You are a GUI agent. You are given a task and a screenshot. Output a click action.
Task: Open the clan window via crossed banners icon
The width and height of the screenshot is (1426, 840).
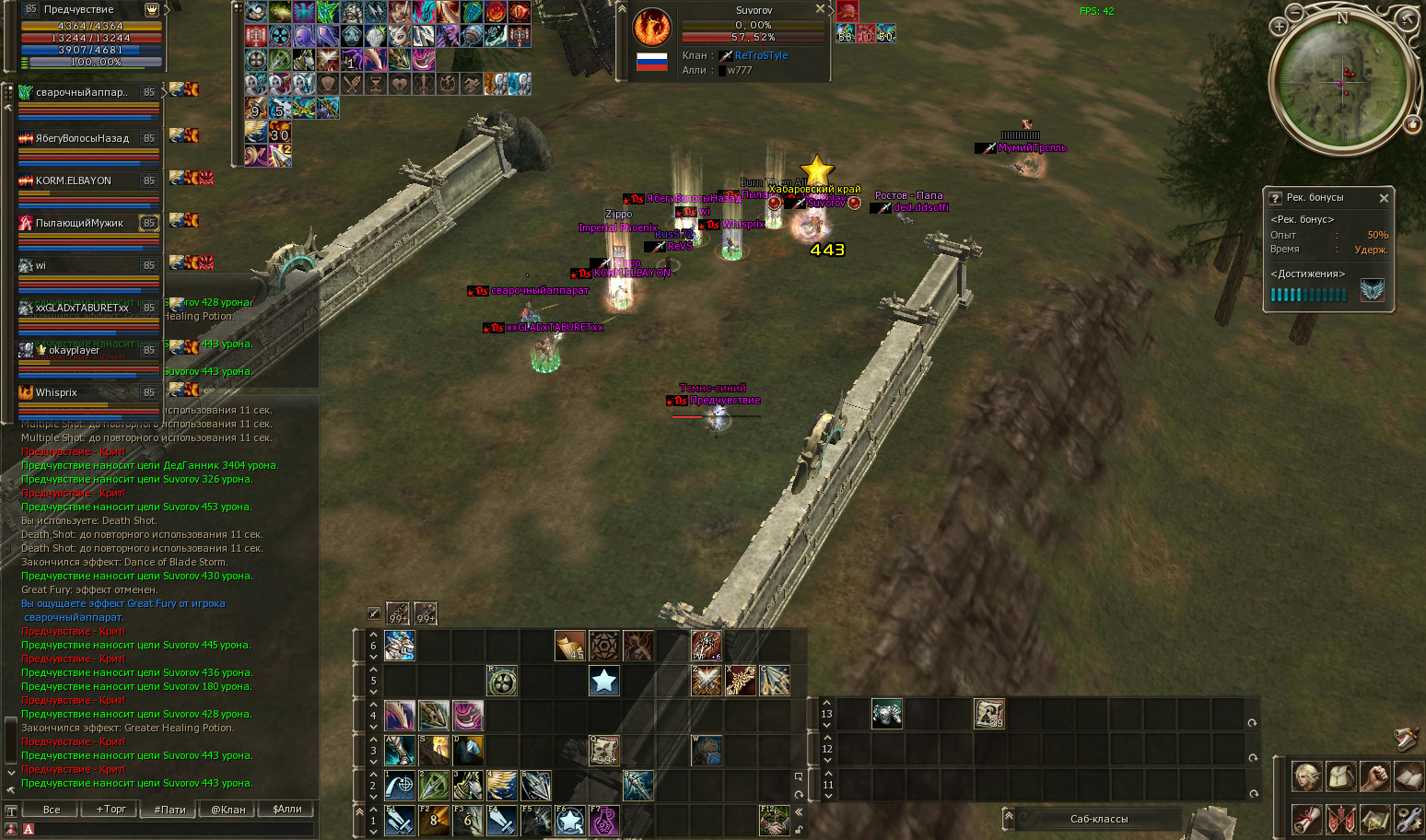(x=1341, y=820)
